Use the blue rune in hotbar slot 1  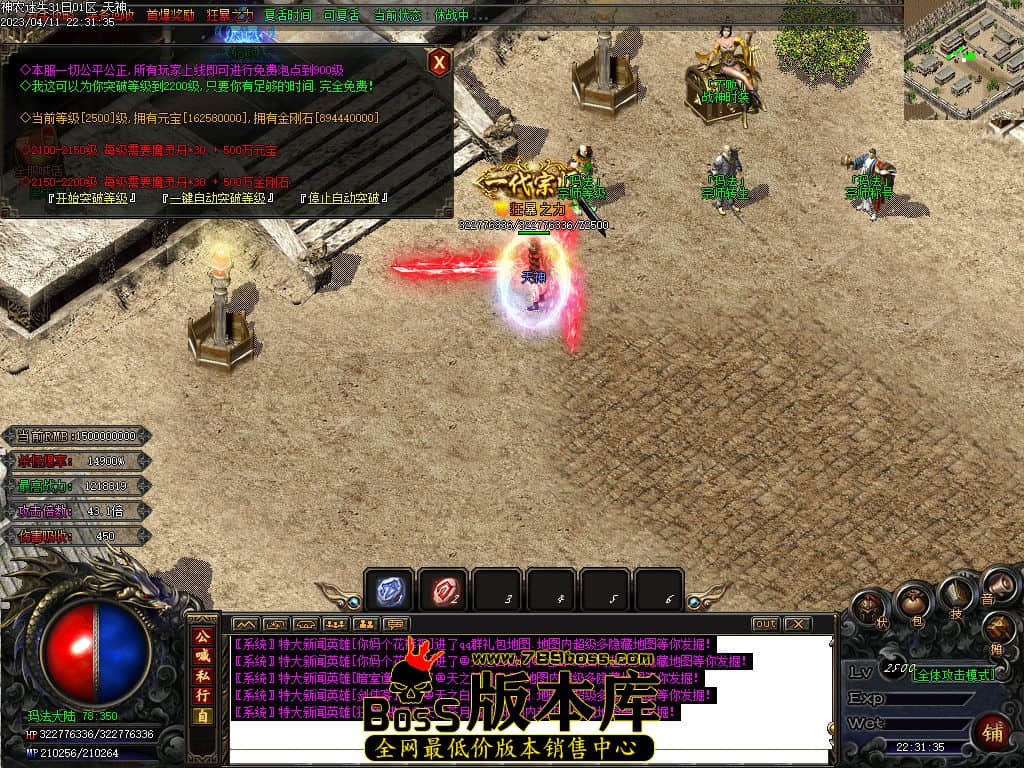tap(388, 591)
